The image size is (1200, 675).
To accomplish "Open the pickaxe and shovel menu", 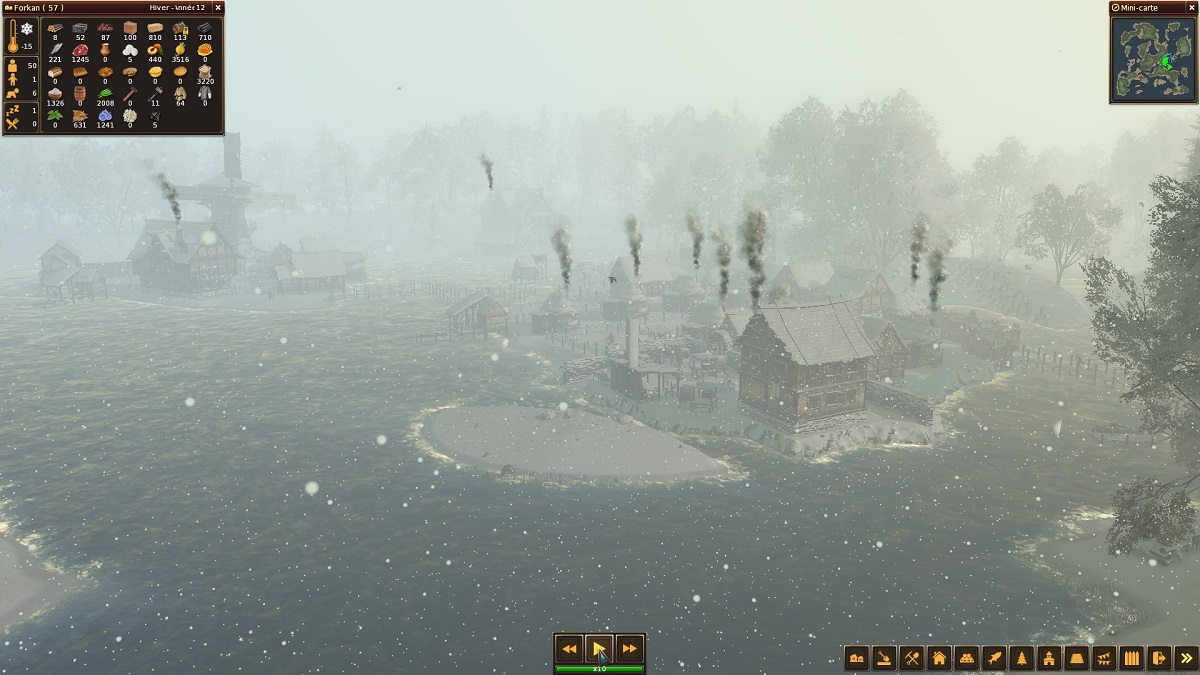I will tap(911, 658).
